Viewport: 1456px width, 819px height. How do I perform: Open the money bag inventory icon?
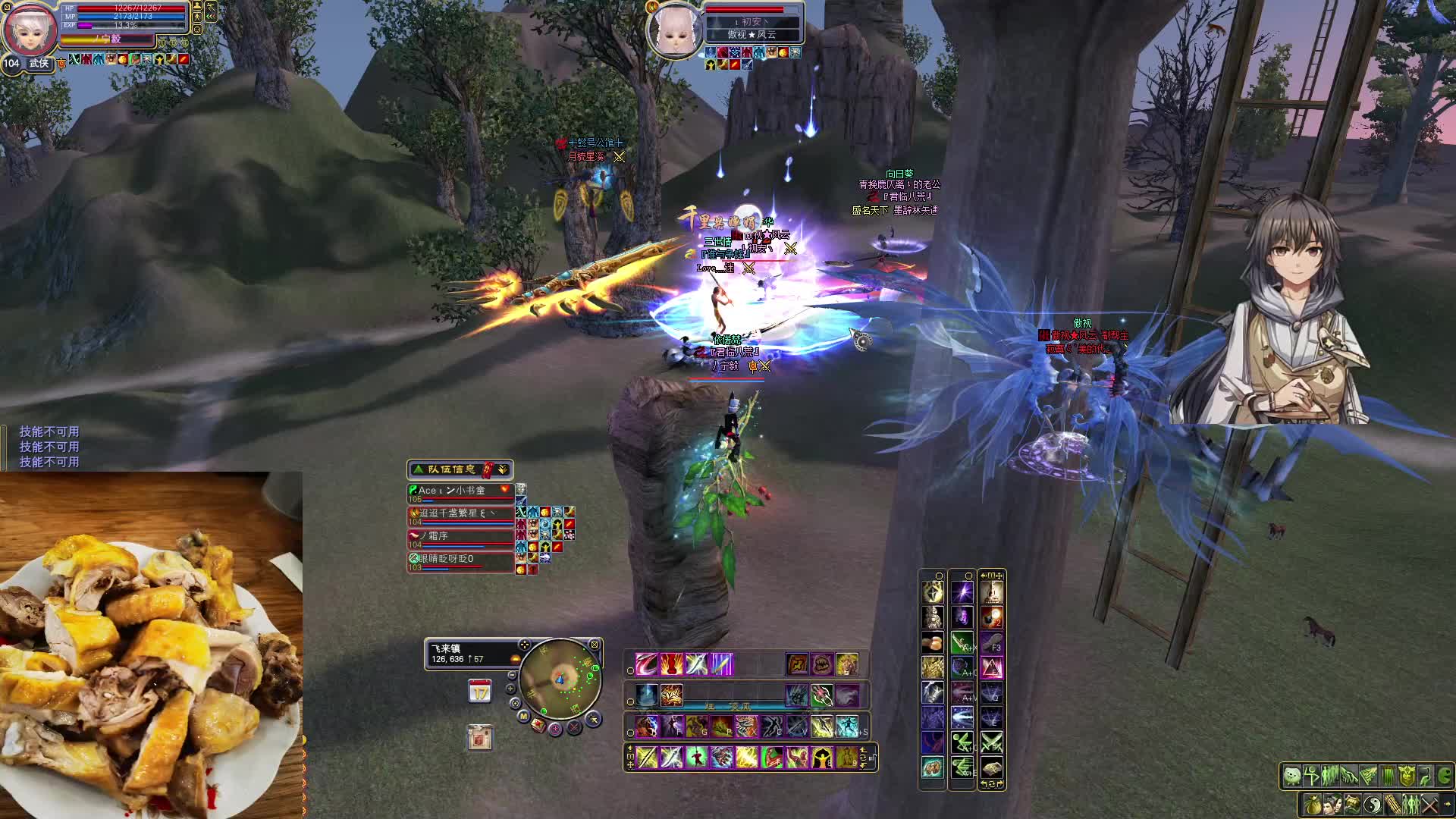(1313, 804)
